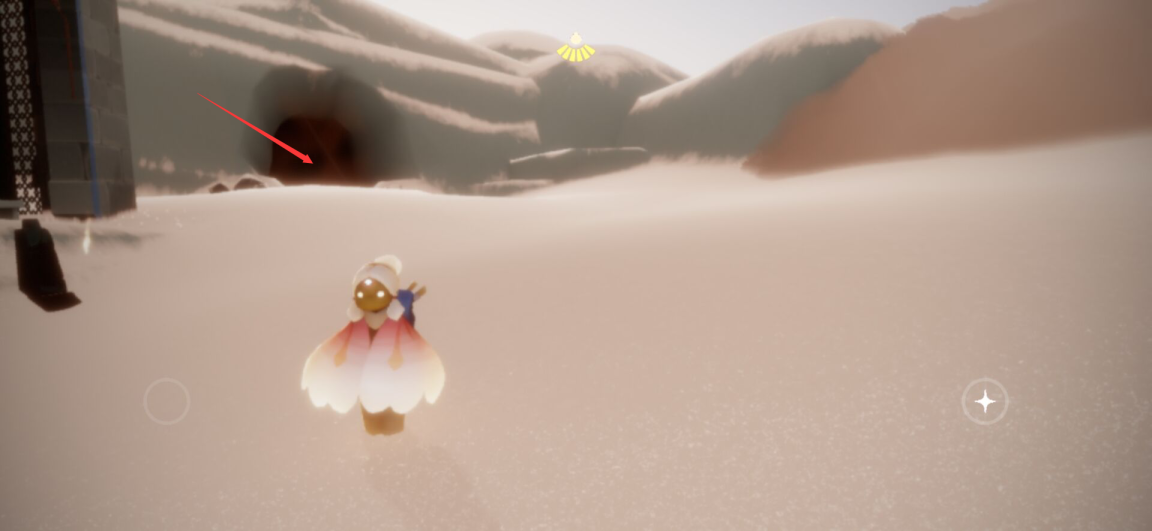The height and width of the screenshot is (531, 1152).
Task: Tap the four-point star call button
Action: coord(985,402)
